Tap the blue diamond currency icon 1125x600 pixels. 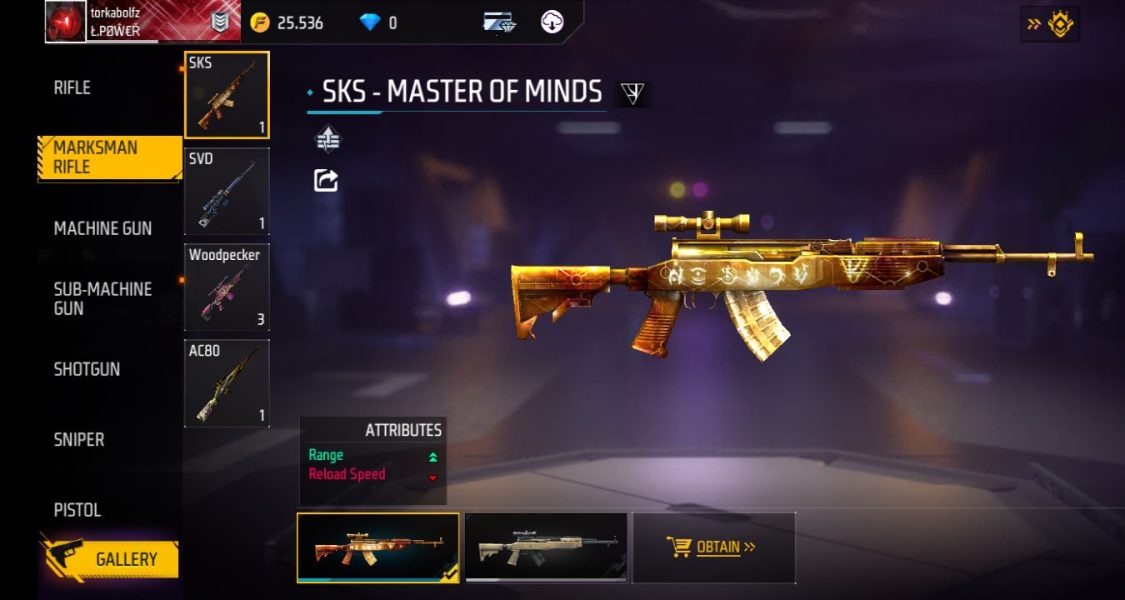tap(370, 22)
